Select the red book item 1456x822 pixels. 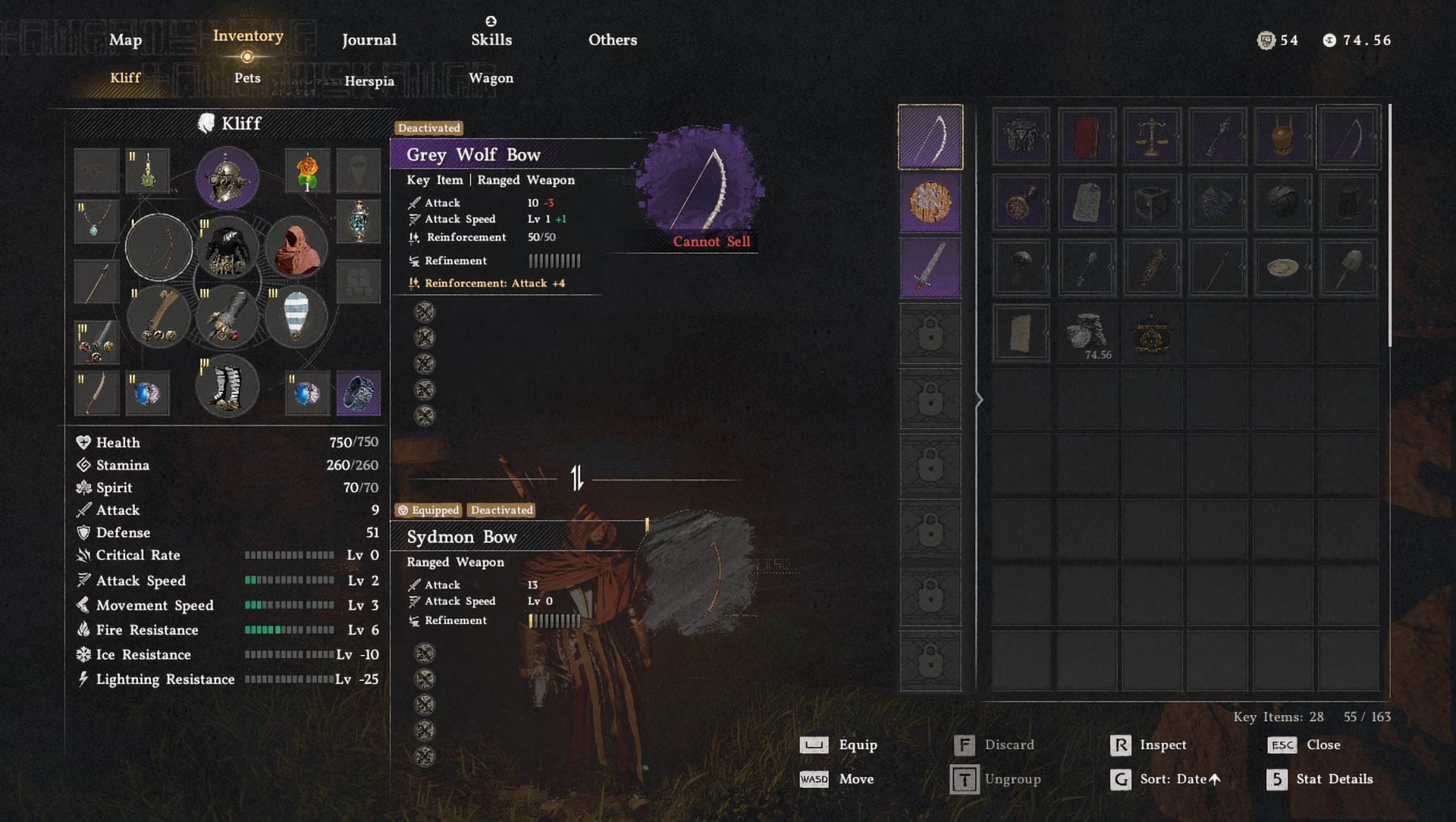pos(1086,137)
